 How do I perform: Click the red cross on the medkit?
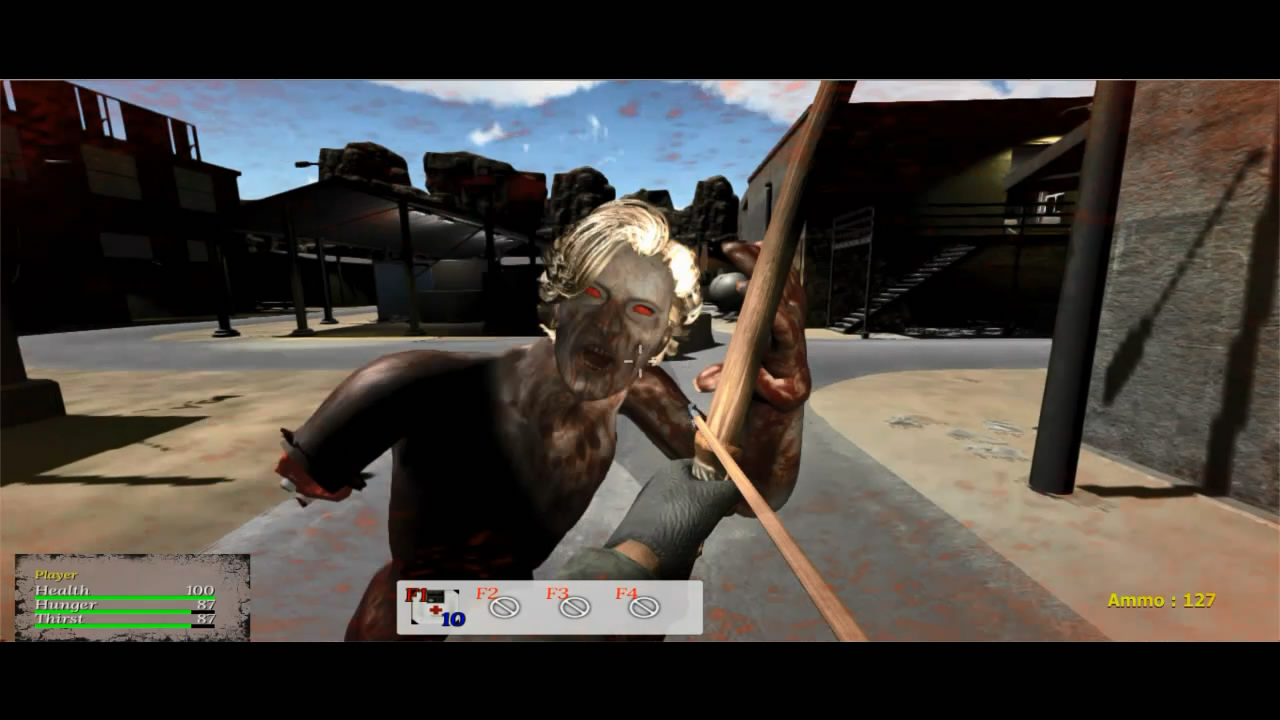click(435, 609)
